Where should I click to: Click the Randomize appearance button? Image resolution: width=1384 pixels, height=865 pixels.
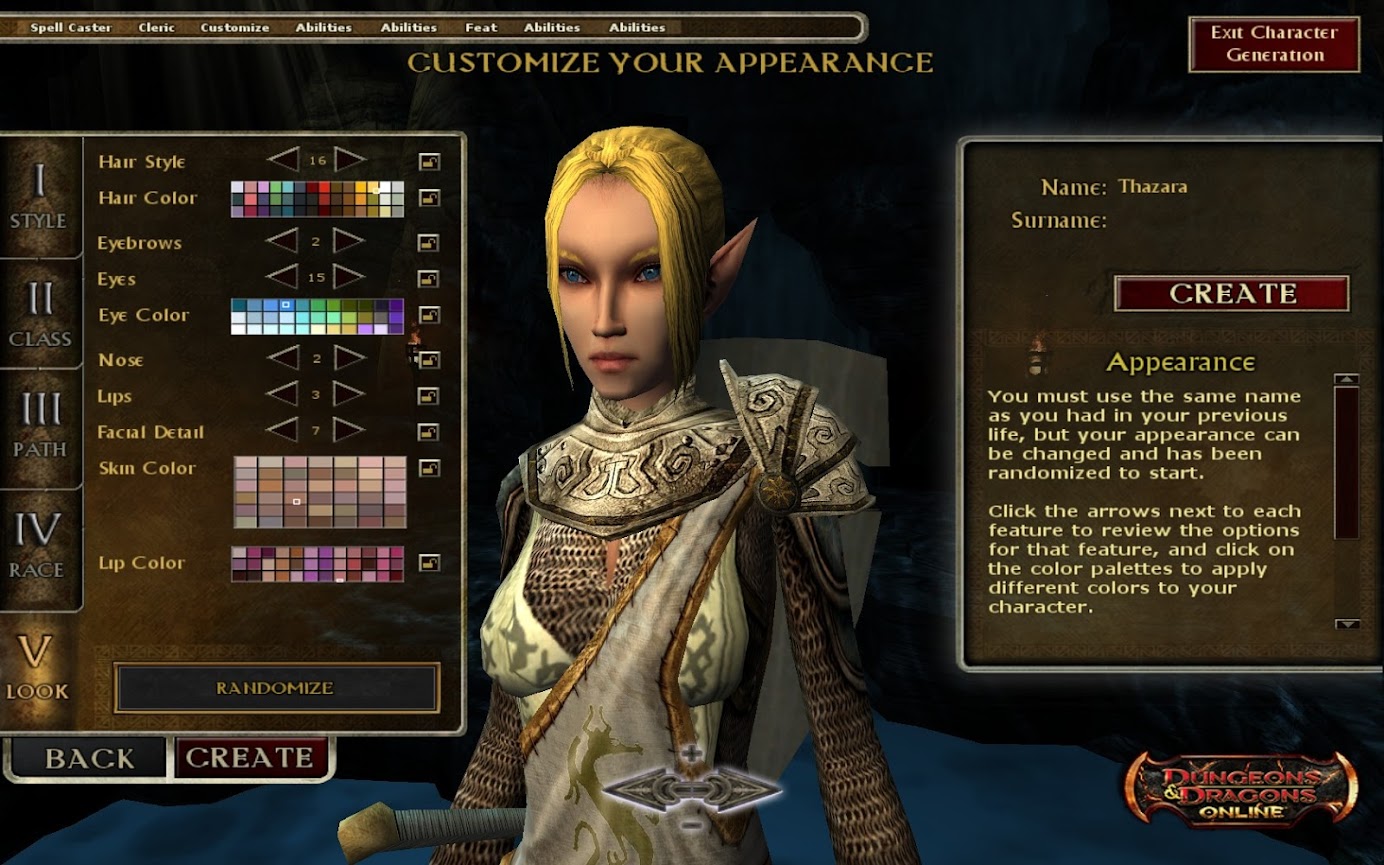click(276, 688)
